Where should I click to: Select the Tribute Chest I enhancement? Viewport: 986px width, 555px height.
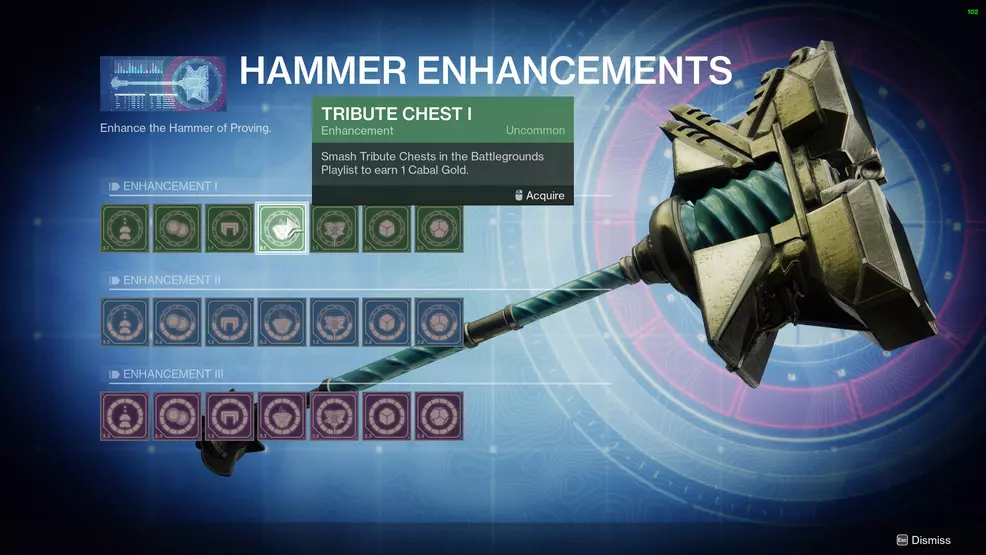click(282, 229)
